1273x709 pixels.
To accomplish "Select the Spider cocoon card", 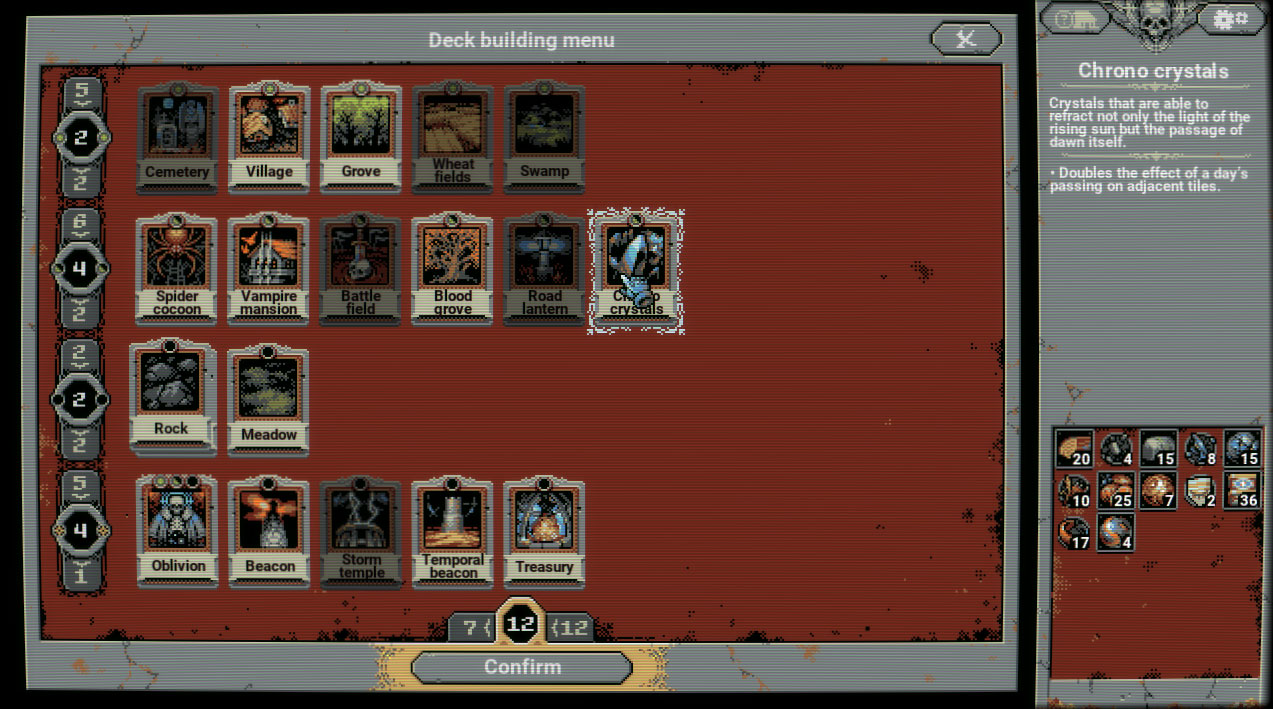I will (x=177, y=268).
